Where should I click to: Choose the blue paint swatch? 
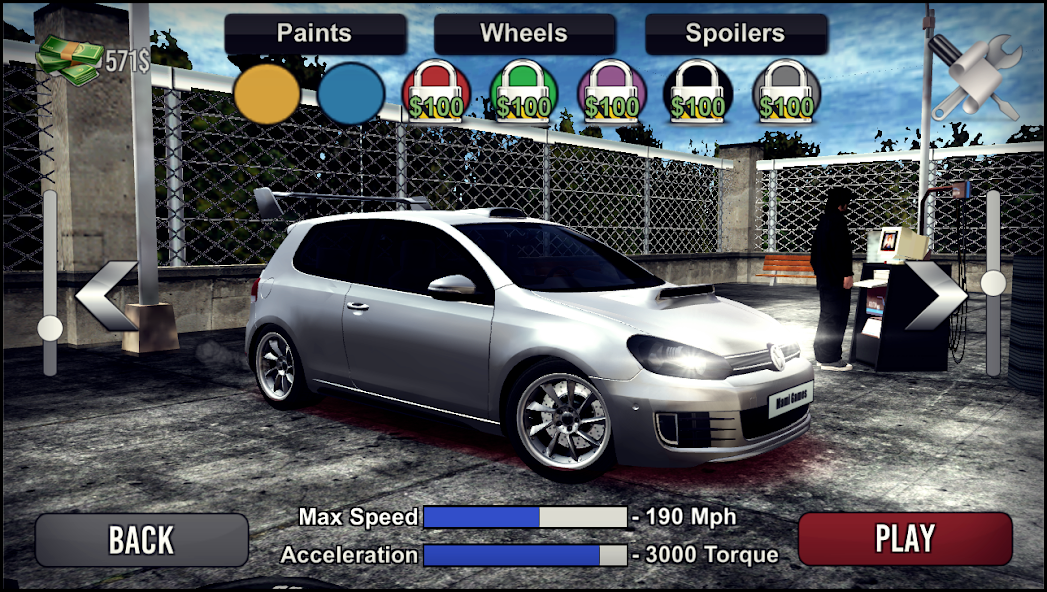tap(351, 94)
